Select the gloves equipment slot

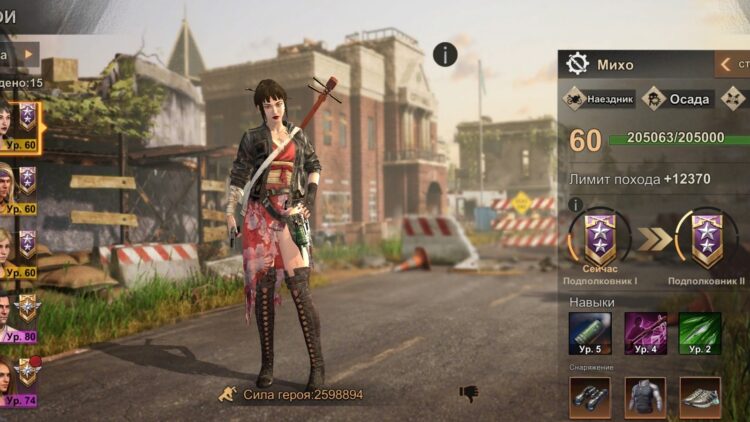point(590,396)
